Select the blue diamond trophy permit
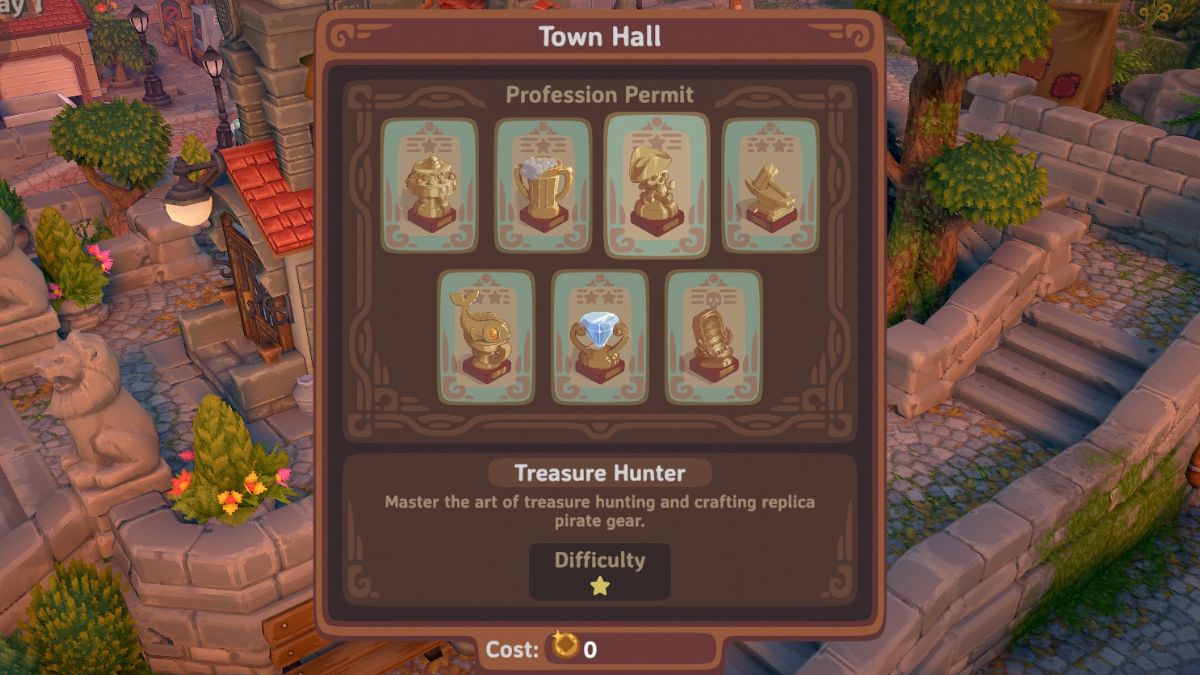Screen dimensions: 1200x675 pos(600,337)
